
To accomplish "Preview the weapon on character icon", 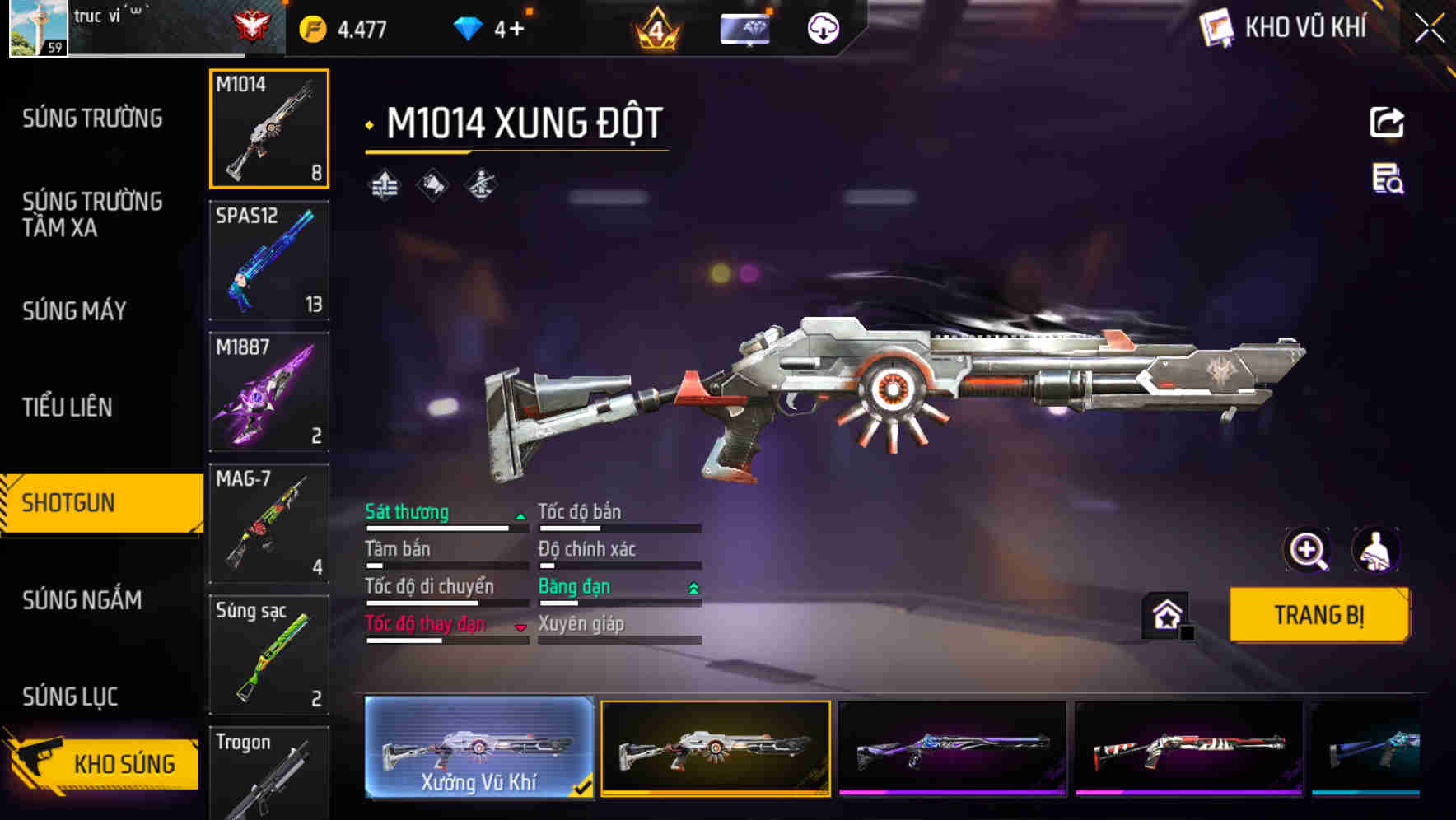I will tap(1375, 550).
